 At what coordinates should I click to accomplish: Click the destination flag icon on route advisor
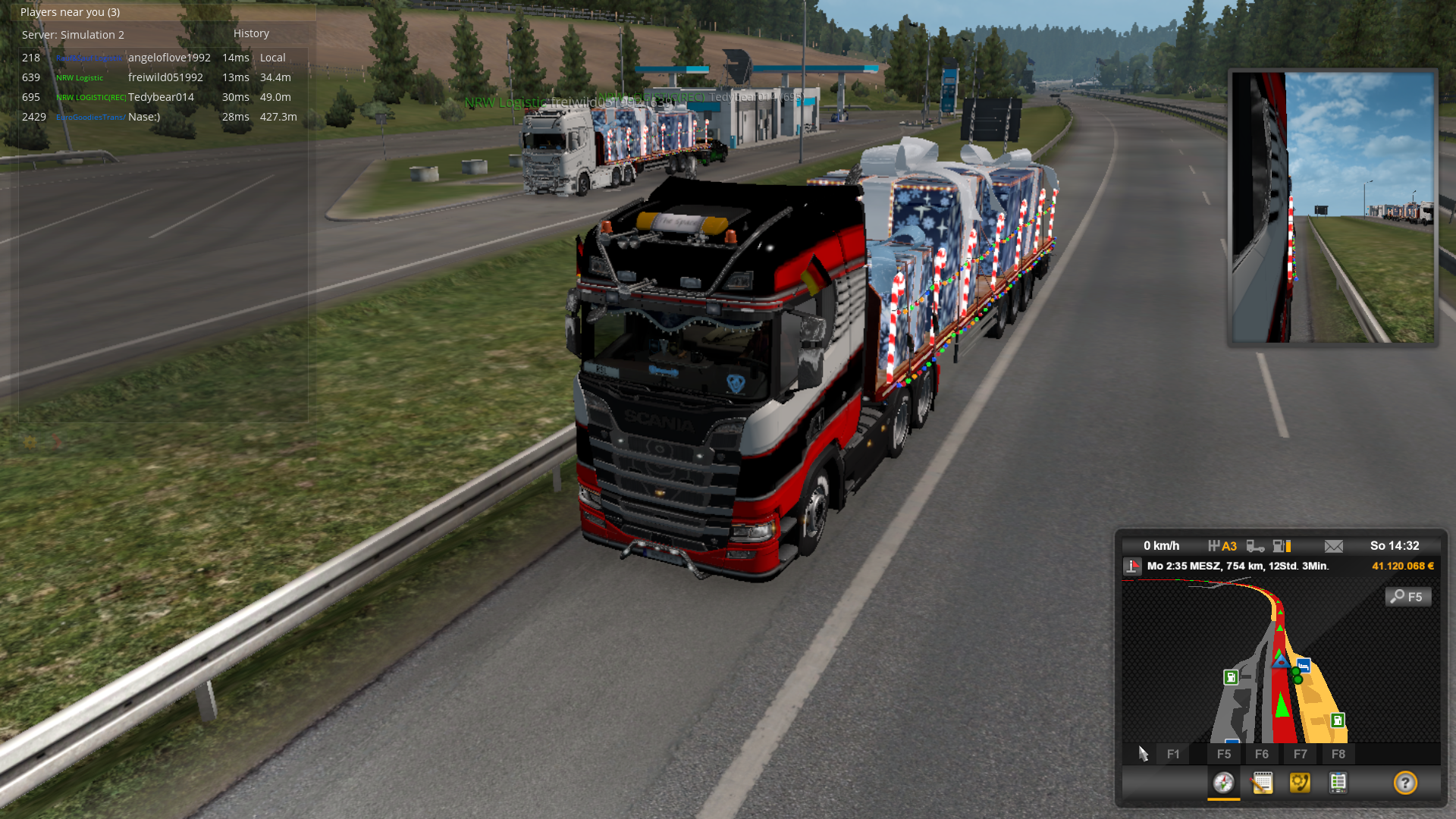tap(1132, 566)
